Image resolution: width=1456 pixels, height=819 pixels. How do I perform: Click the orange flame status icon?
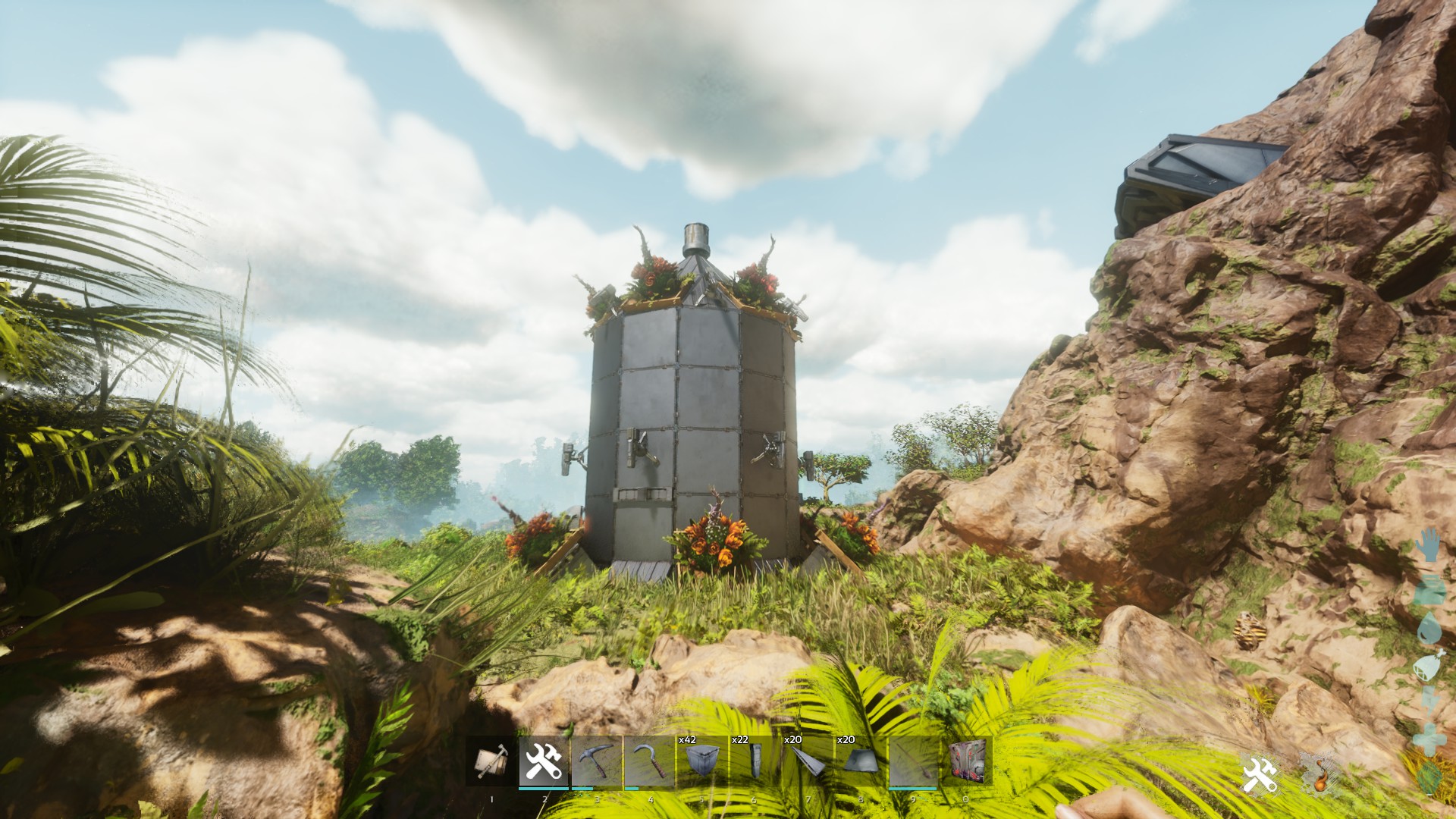(x=1319, y=775)
